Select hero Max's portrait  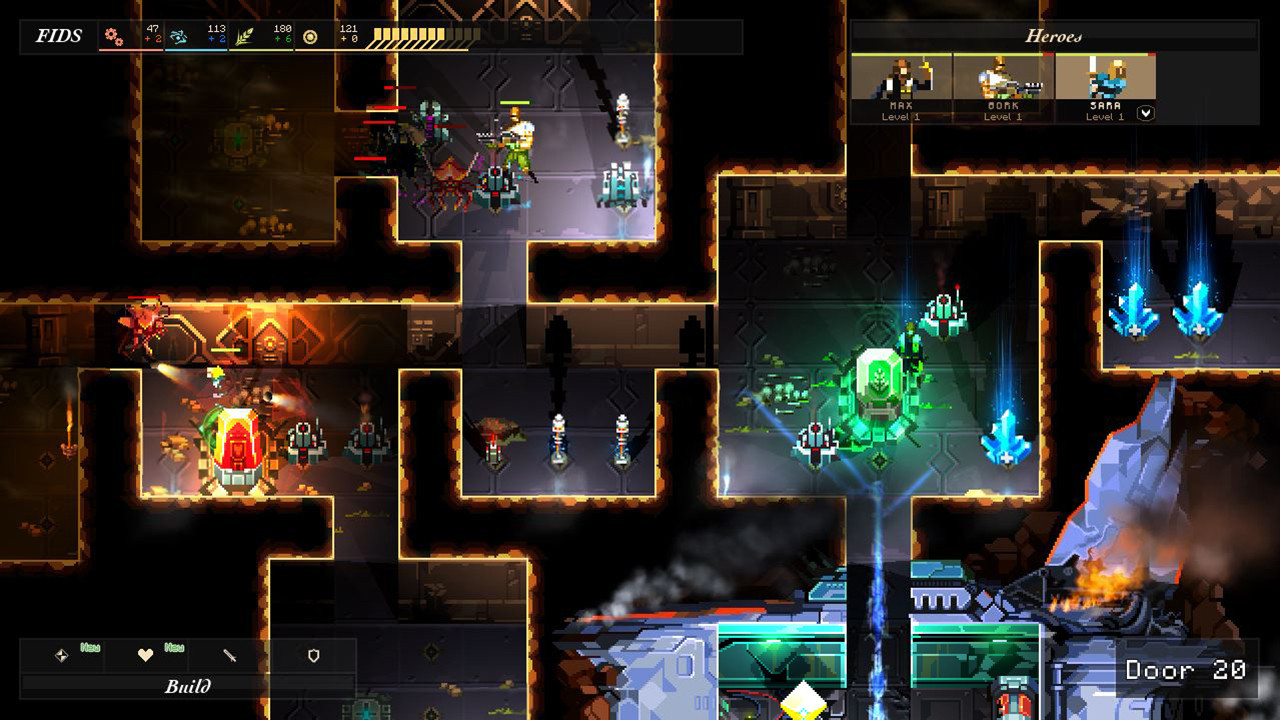901,80
